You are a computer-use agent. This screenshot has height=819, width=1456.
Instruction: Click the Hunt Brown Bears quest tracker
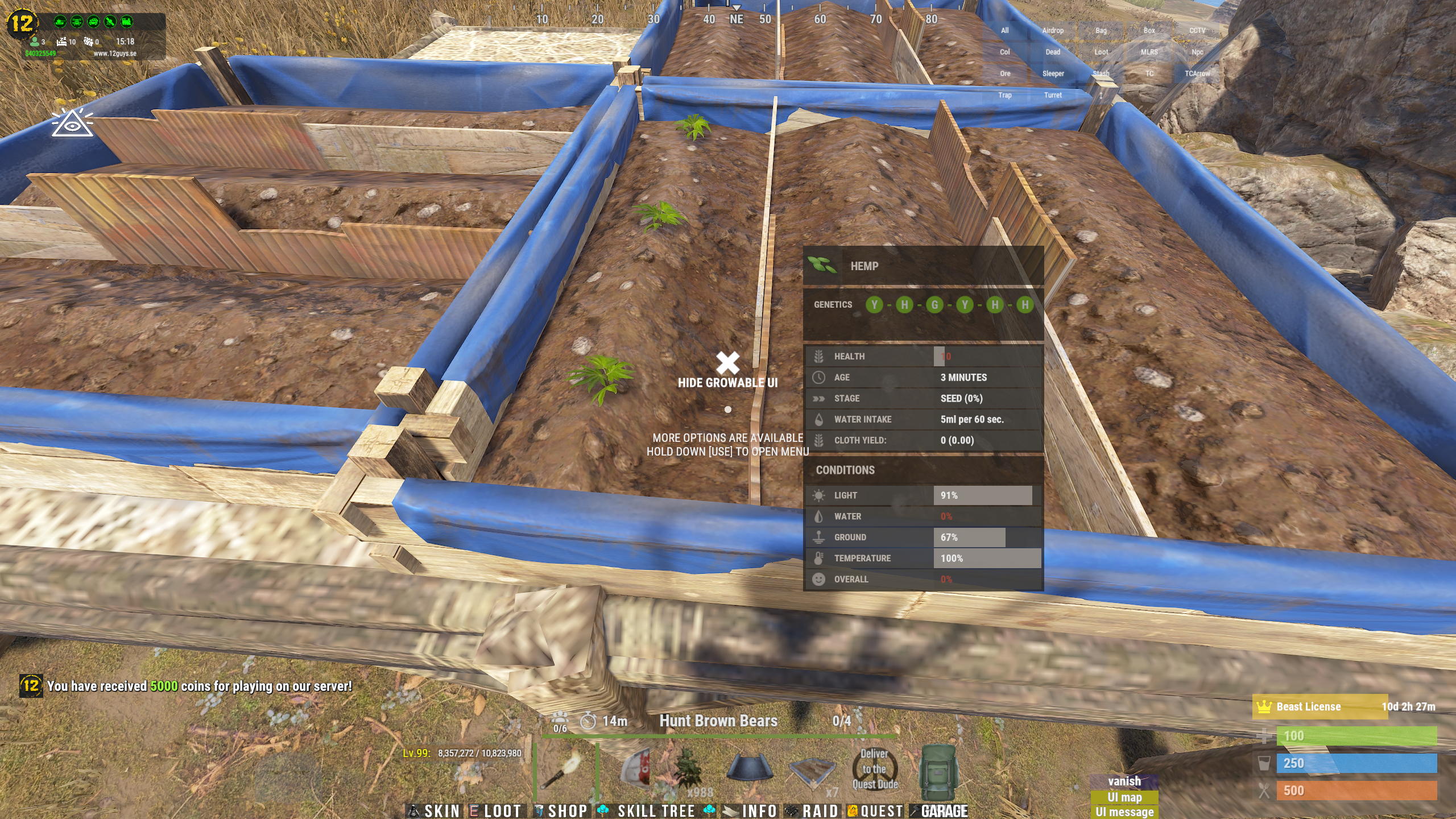click(x=718, y=721)
